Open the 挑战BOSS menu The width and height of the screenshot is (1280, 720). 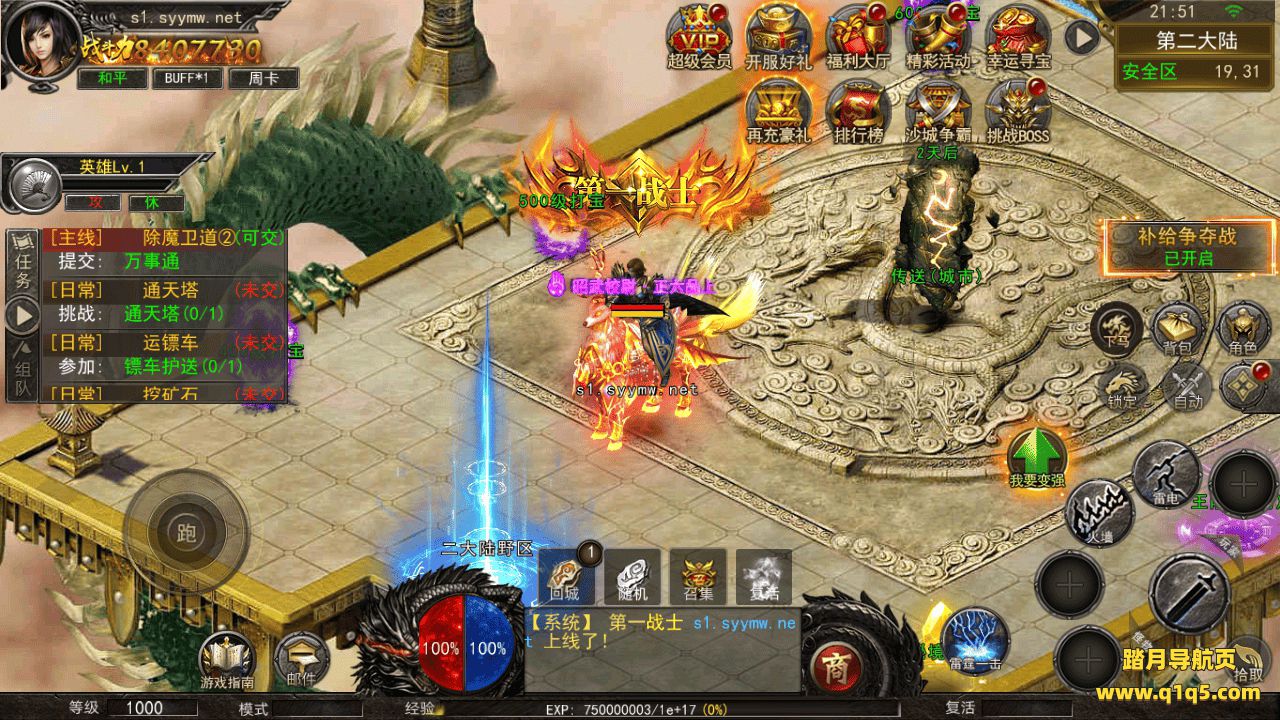click(1018, 108)
